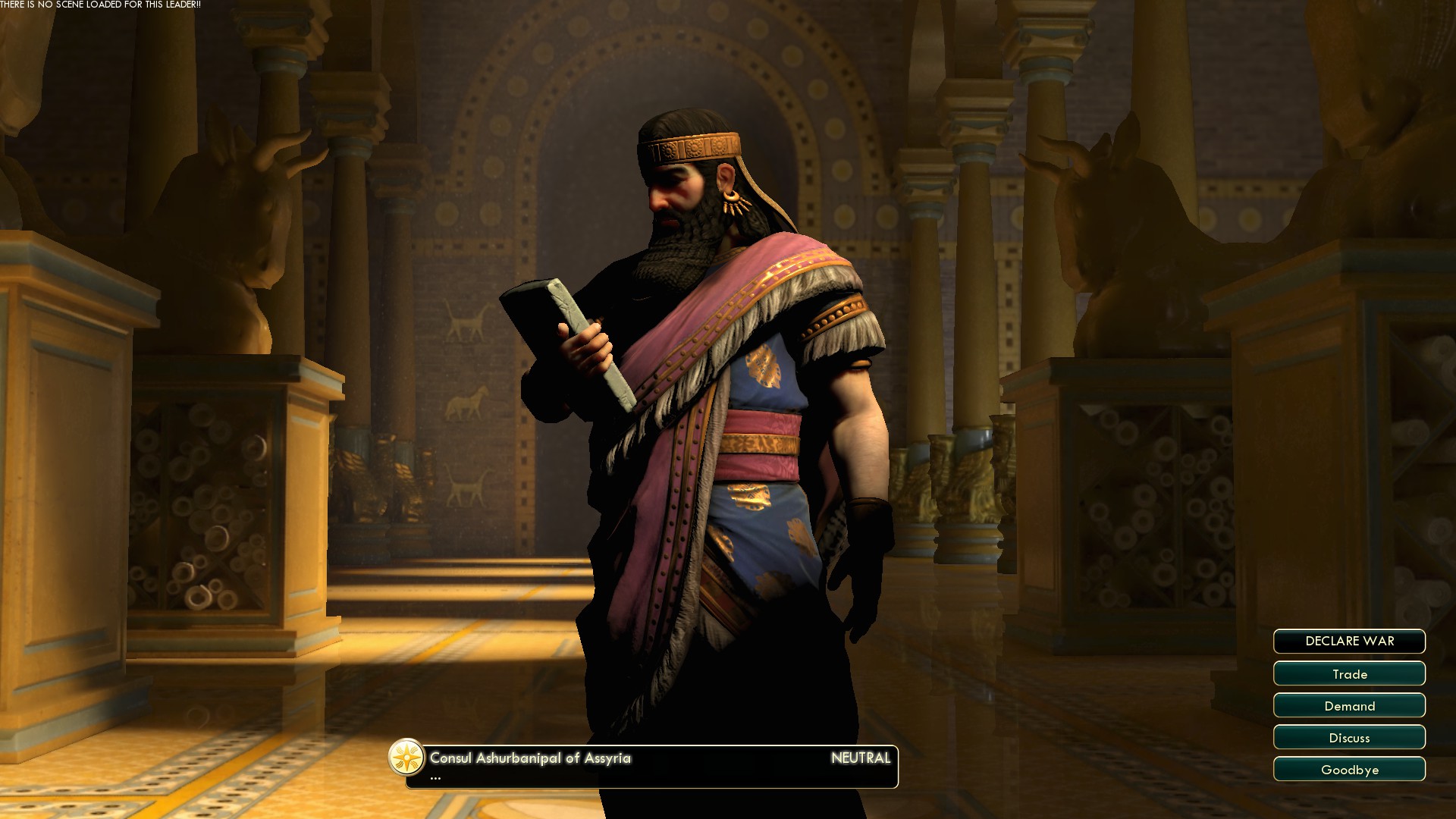Toggle the diplomacy stance via the NEUTRAL label
Screen dimensions: 1456x819
tap(861, 757)
